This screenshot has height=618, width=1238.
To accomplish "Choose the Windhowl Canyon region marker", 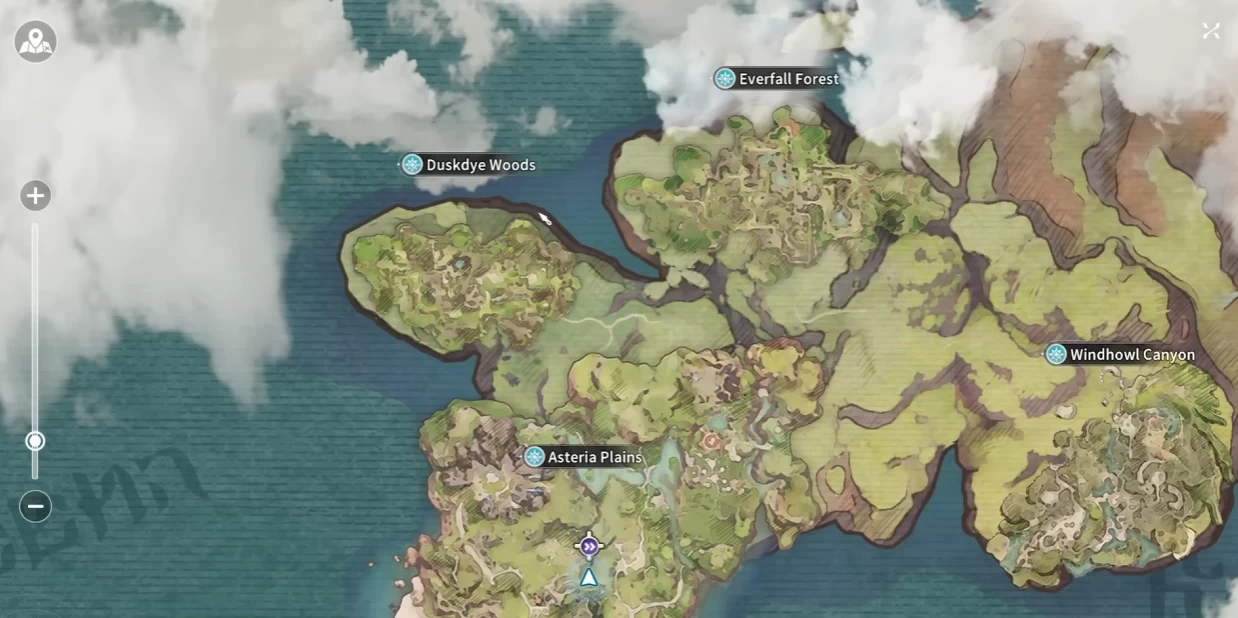I will [x=1056, y=355].
